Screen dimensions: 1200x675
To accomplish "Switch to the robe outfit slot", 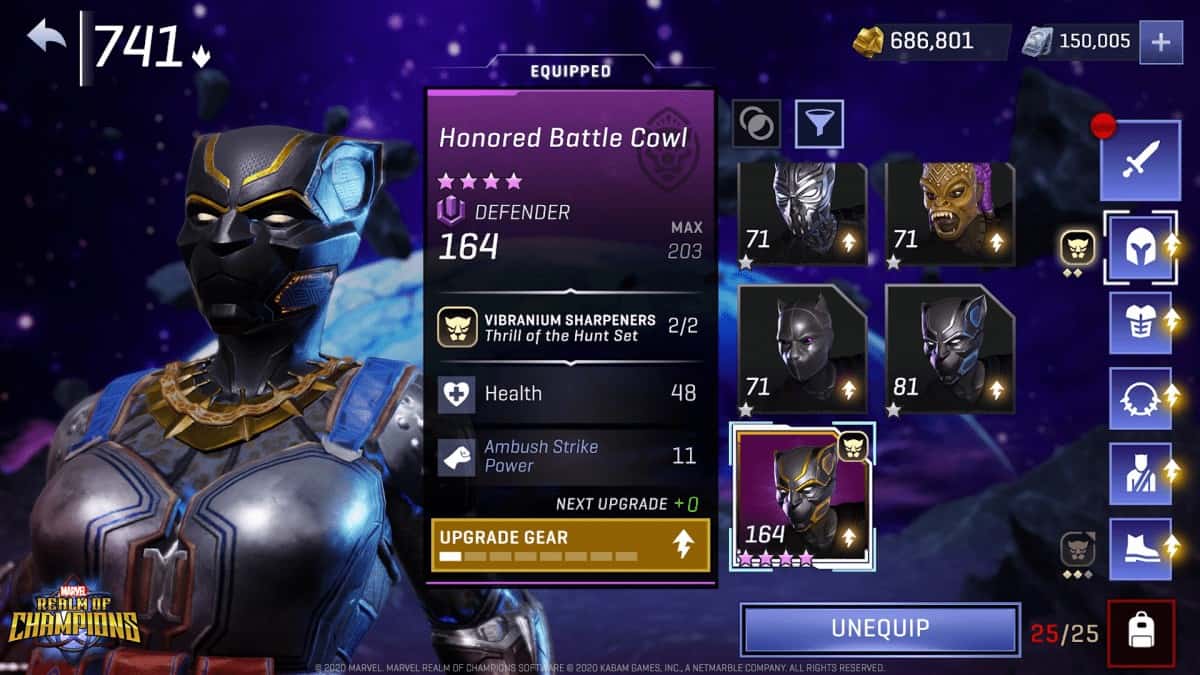I will 1140,474.
